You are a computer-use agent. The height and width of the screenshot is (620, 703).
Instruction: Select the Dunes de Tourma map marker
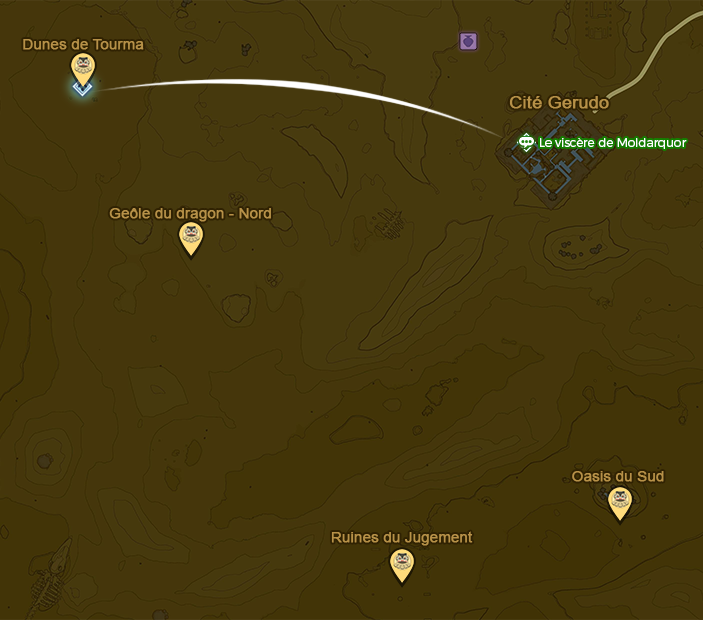(83, 68)
